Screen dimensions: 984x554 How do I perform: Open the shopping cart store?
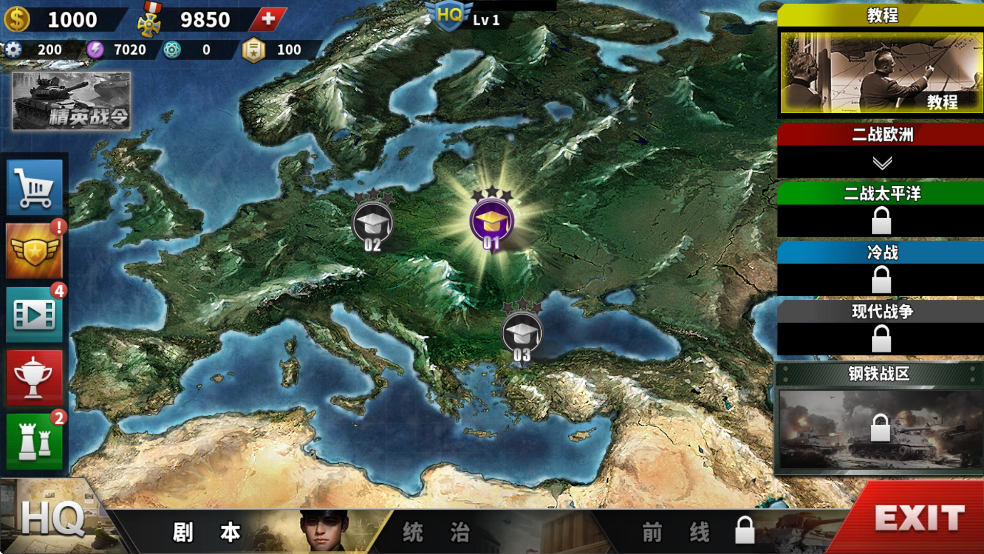[x=35, y=187]
